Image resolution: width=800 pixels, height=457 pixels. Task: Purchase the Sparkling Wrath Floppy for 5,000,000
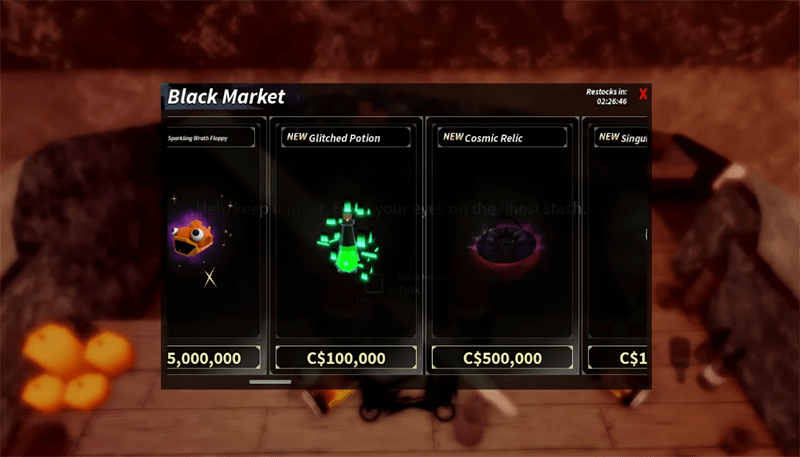pos(213,358)
